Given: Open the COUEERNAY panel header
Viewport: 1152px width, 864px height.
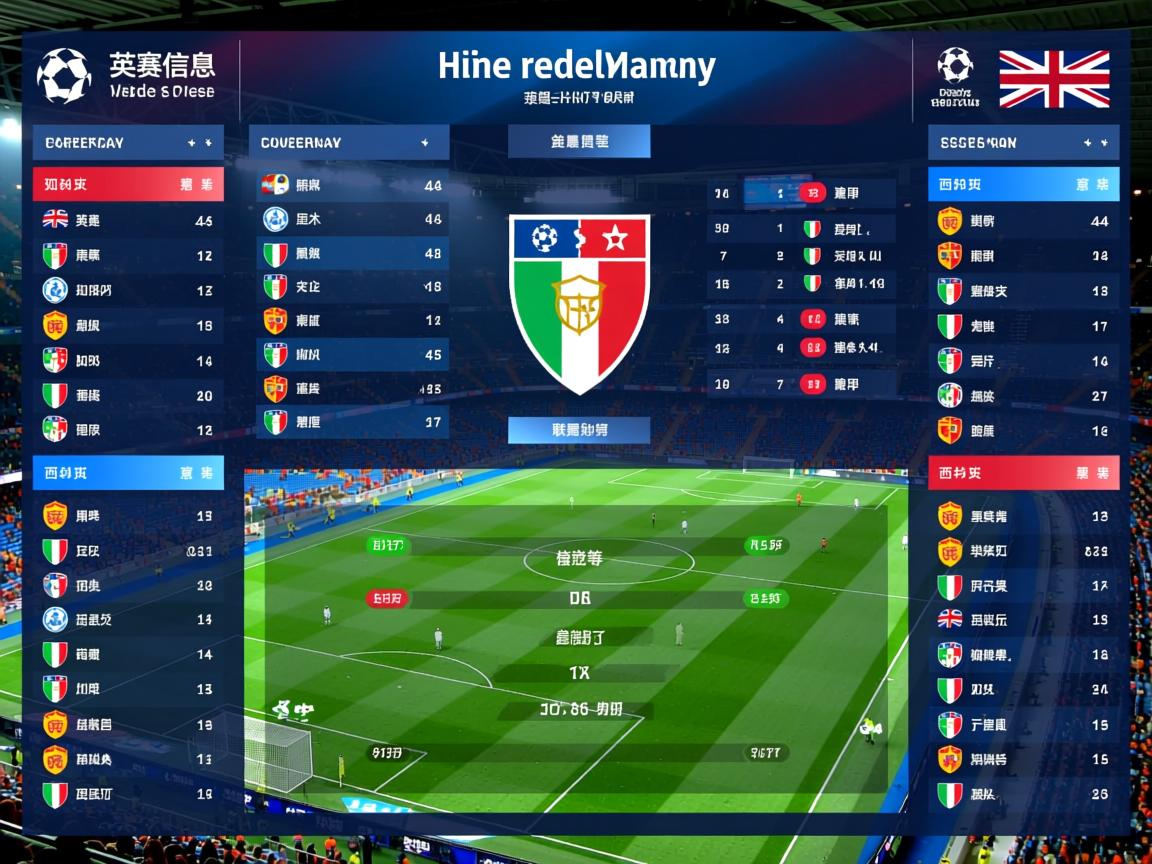Looking at the screenshot, I should [348, 143].
